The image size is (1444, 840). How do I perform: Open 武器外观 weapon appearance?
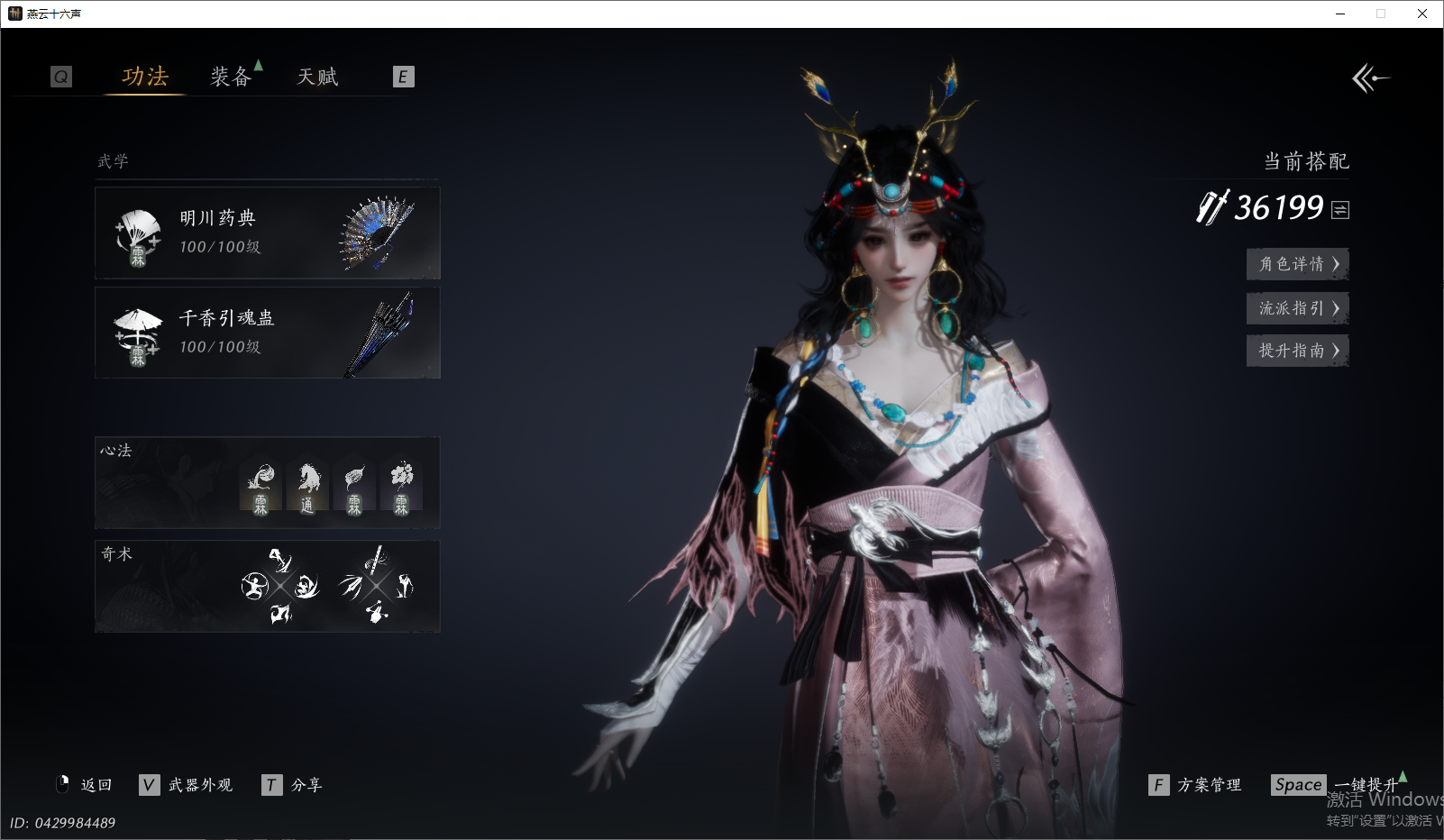tap(187, 785)
